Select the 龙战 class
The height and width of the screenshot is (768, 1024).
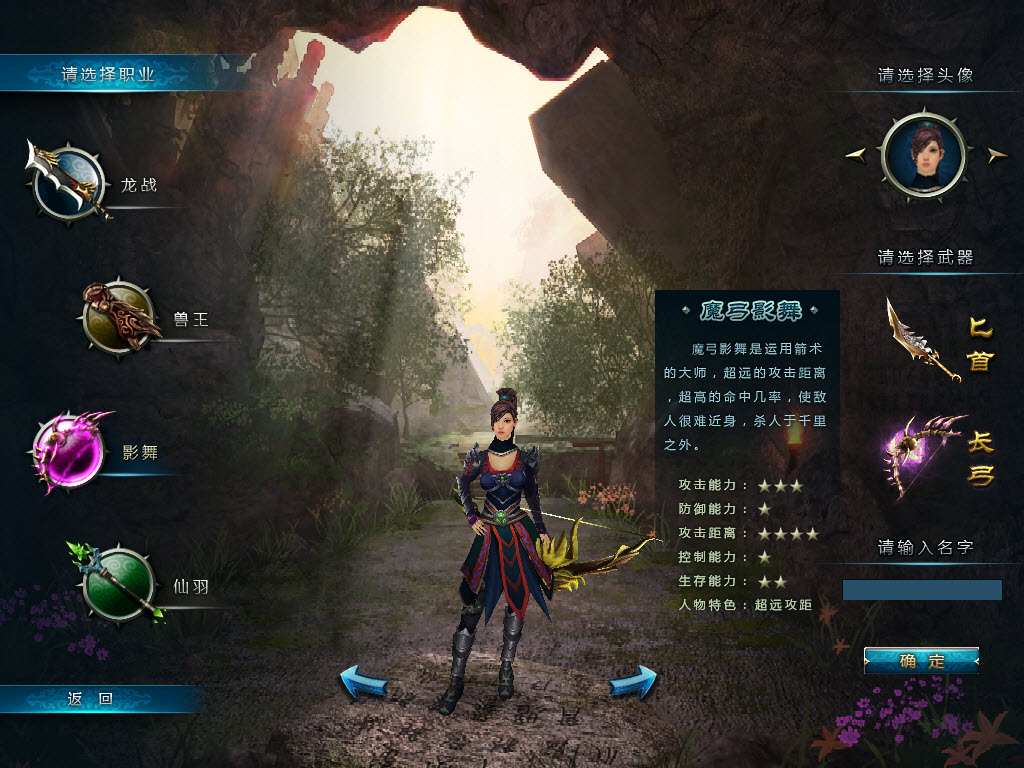pyautogui.click(x=68, y=182)
